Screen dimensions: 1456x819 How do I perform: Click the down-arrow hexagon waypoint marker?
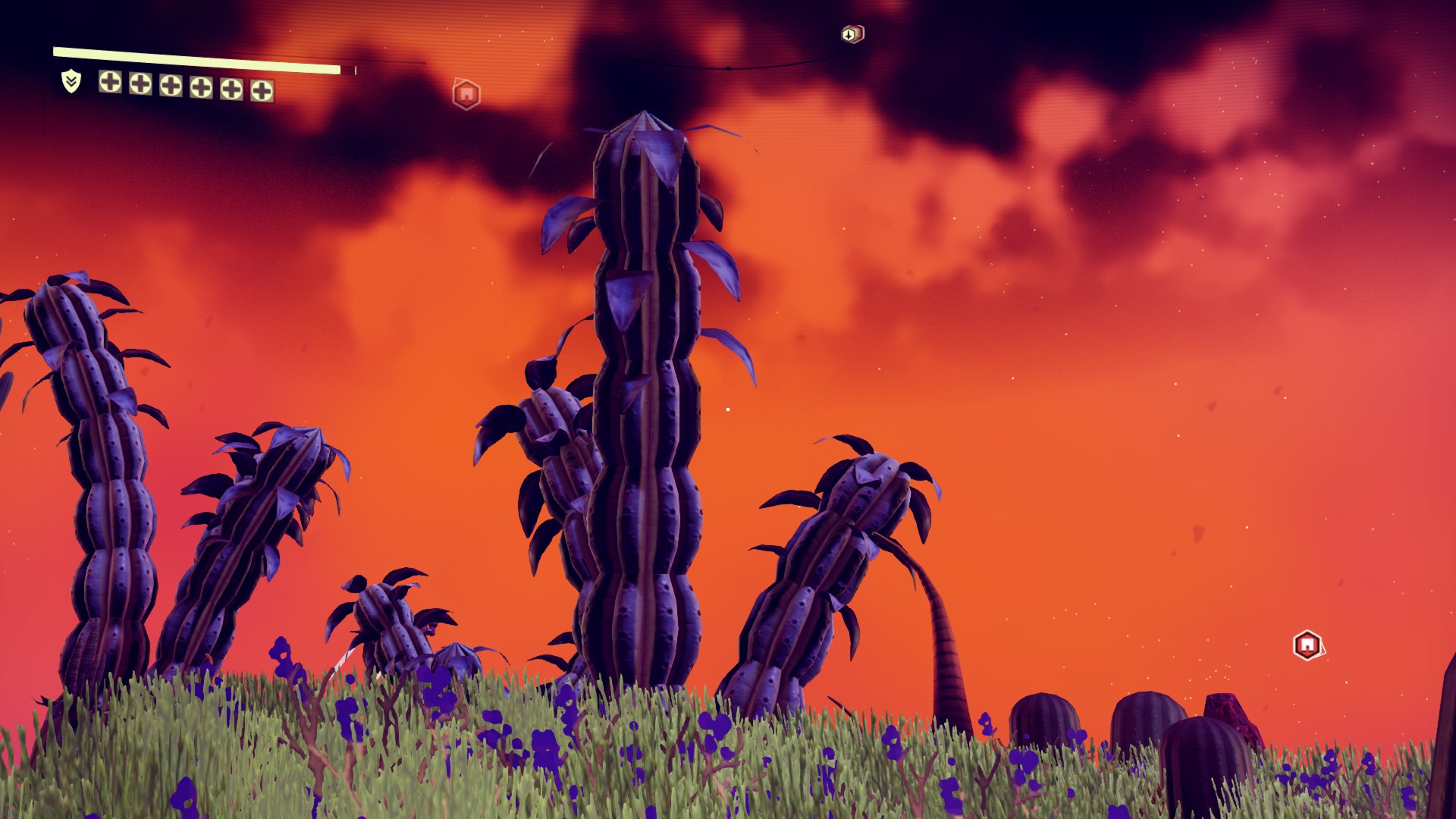852,34
